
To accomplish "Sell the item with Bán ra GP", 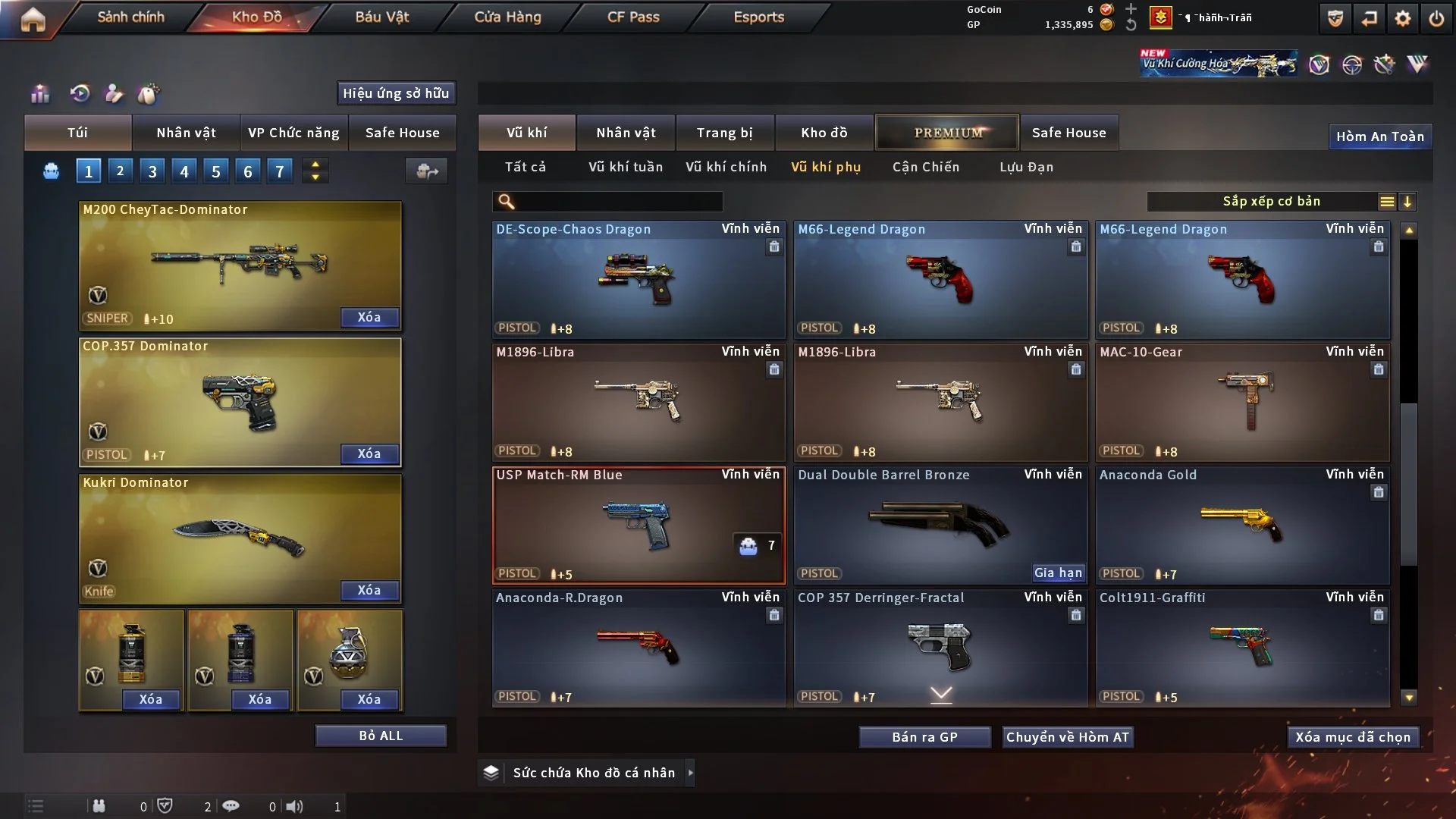I will 924,737.
